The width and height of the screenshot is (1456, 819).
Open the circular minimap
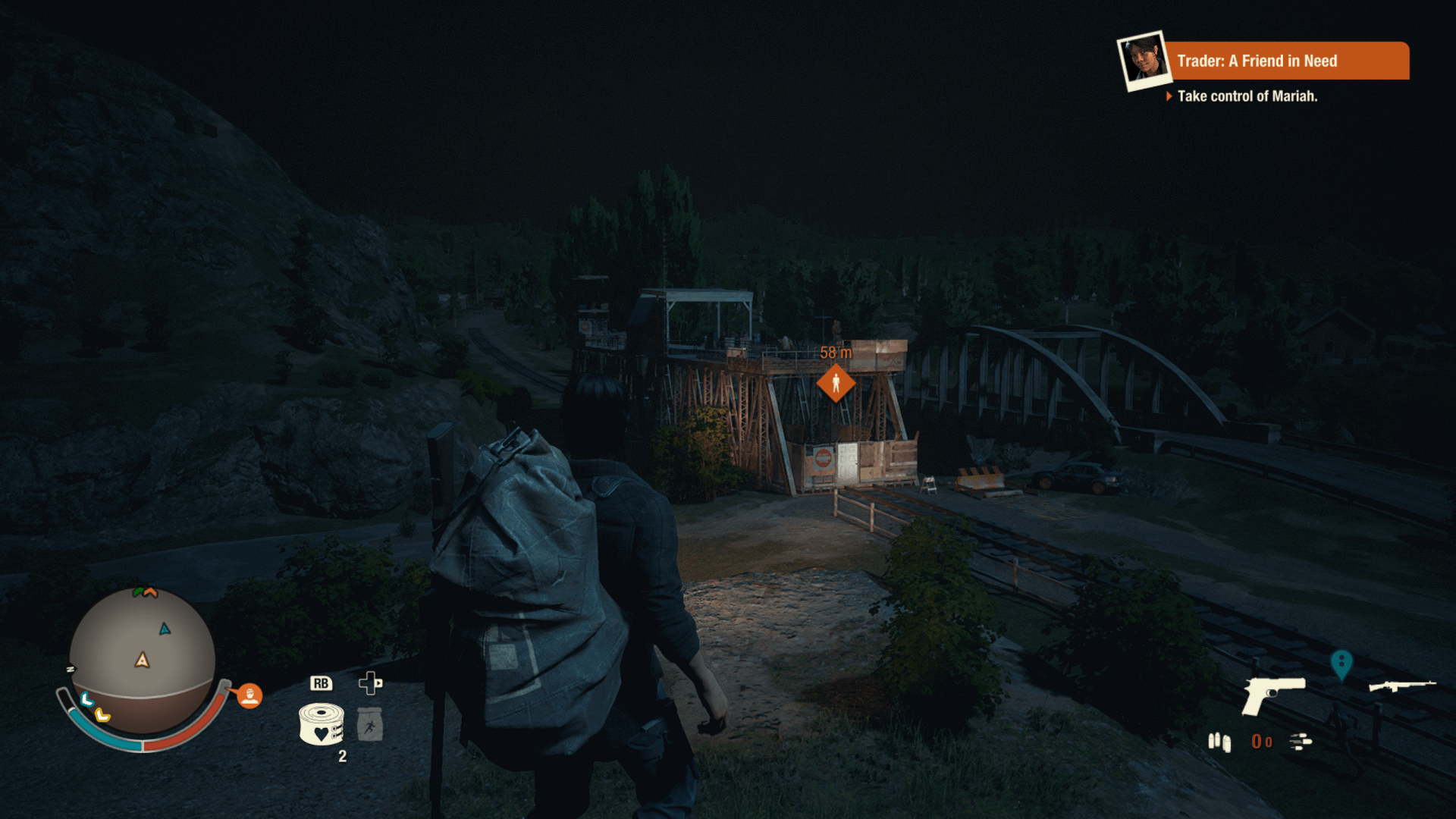(x=143, y=658)
